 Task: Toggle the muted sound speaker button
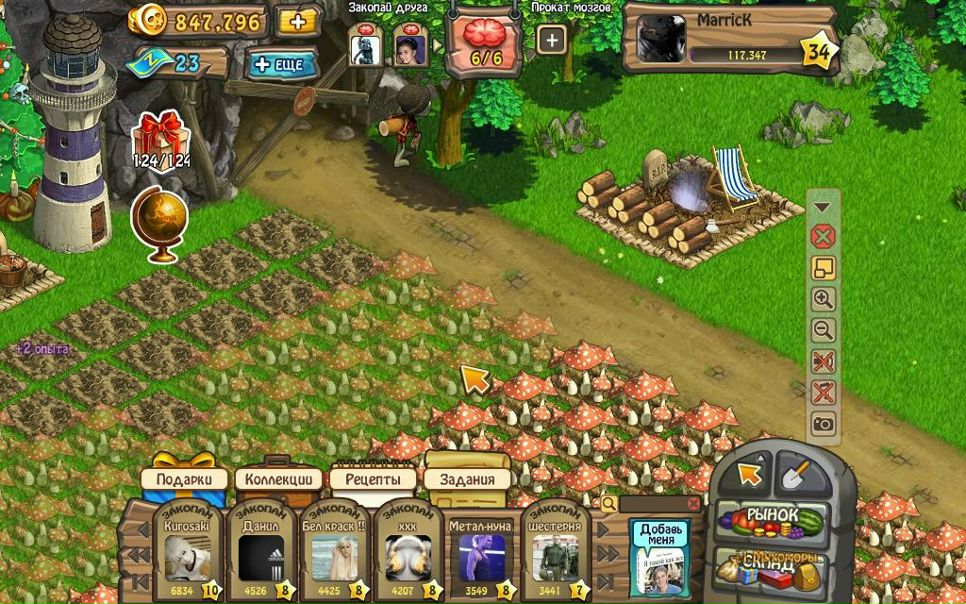(823, 362)
